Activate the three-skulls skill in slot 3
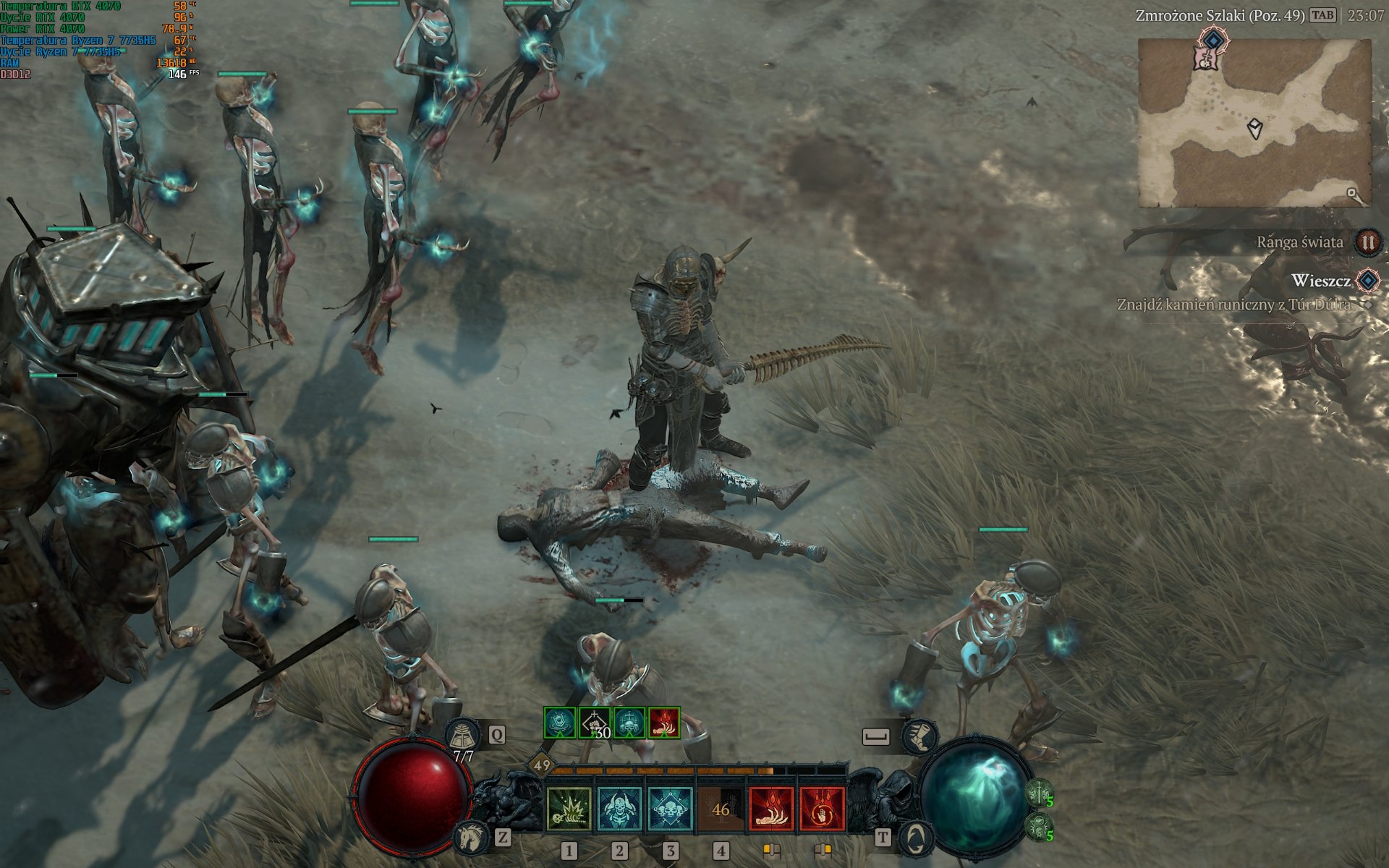This screenshot has height=868, width=1389. (x=671, y=809)
